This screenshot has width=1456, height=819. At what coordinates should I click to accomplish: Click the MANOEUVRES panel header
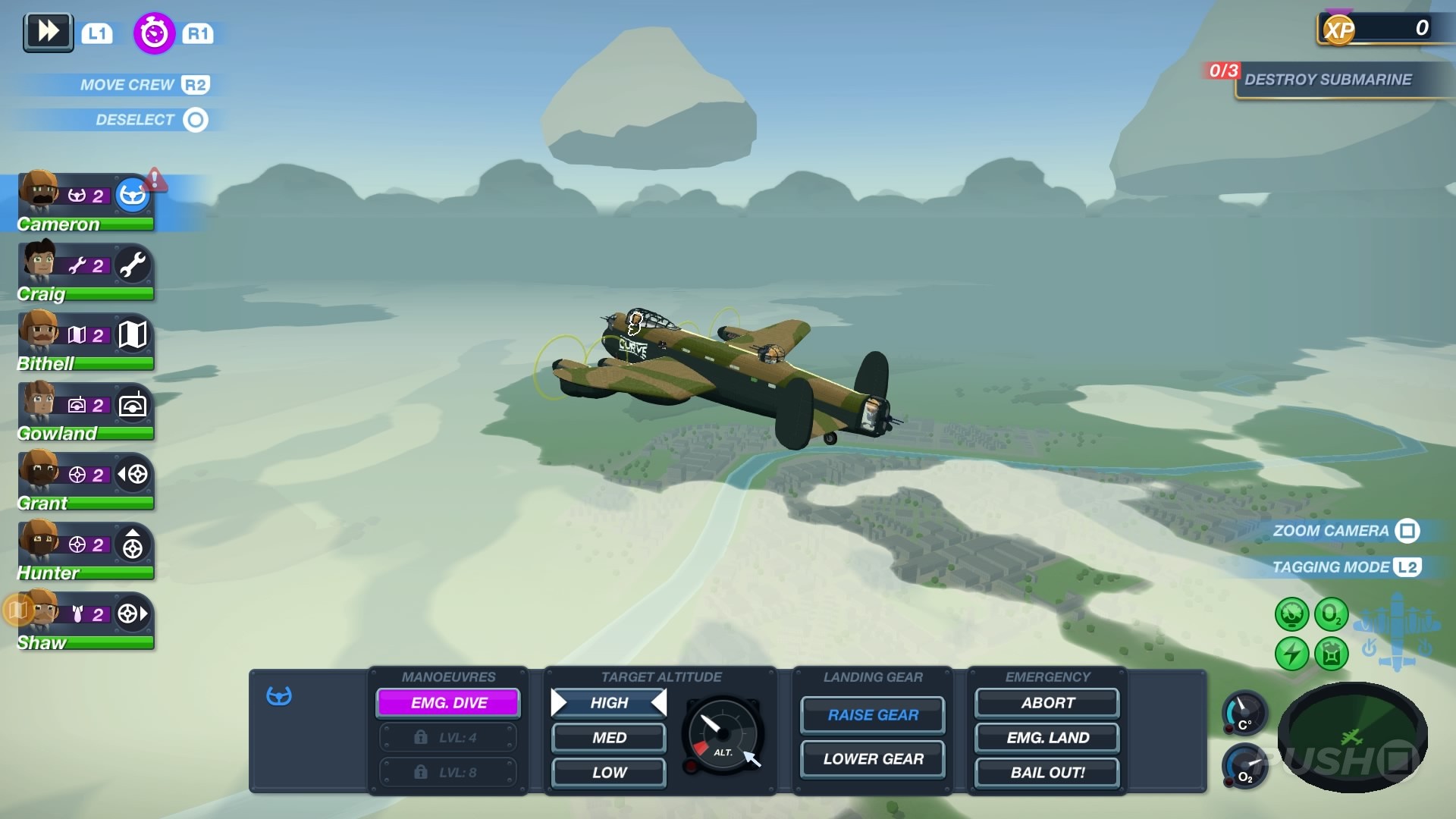449,676
